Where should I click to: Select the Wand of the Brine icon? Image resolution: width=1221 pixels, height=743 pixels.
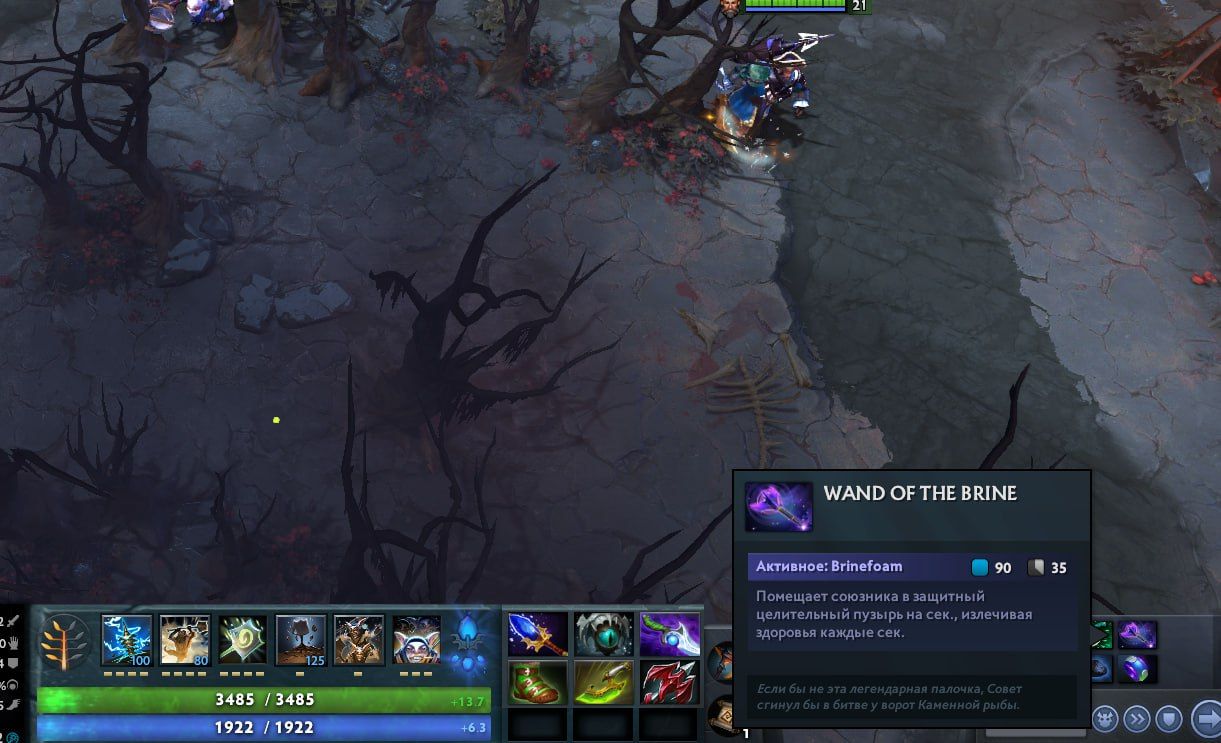(x=1137, y=635)
